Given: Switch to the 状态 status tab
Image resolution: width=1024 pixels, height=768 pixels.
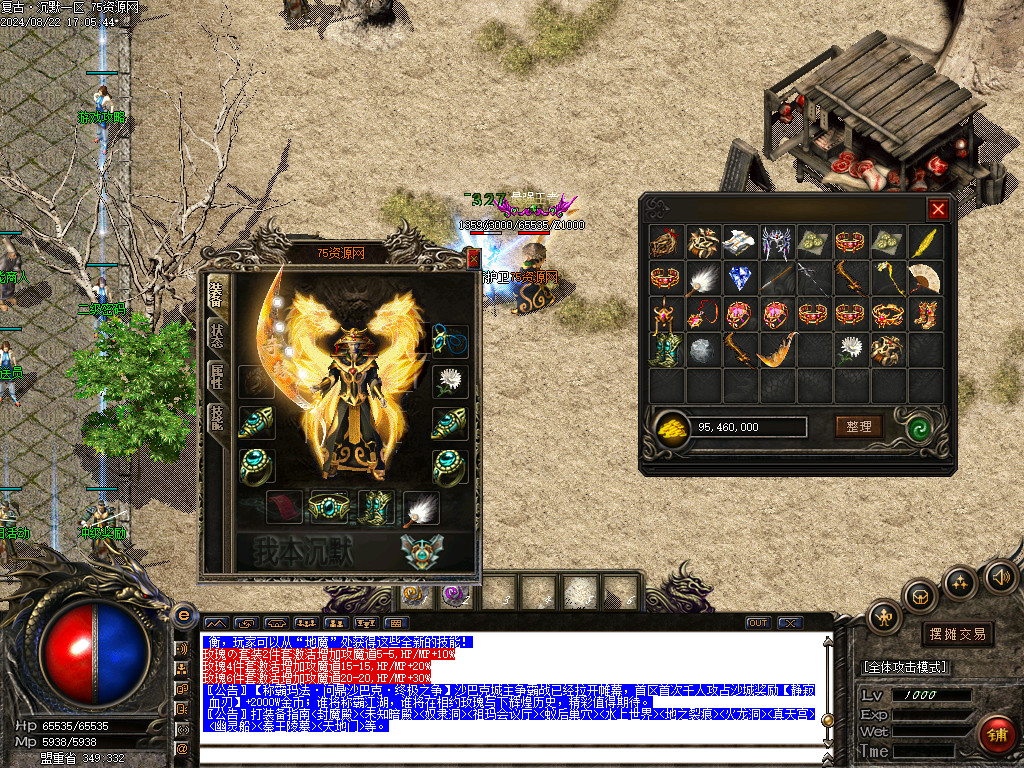Looking at the screenshot, I should pyautogui.click(x=216, y=334).
